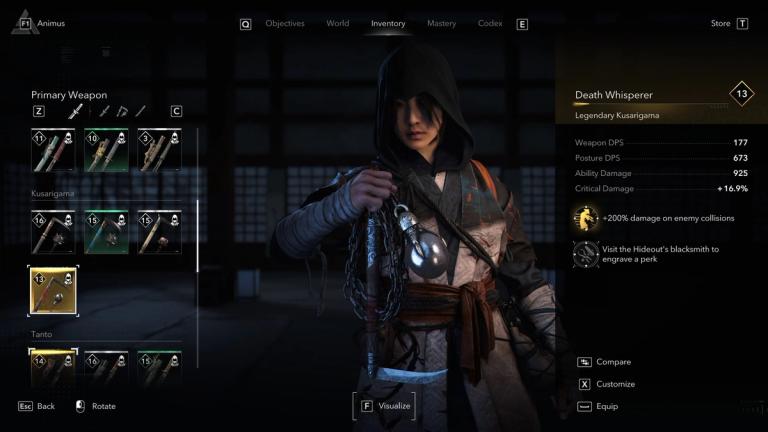Screen dimensions: 768x432
Task: Open the World tab
Action: coord(338,23)
